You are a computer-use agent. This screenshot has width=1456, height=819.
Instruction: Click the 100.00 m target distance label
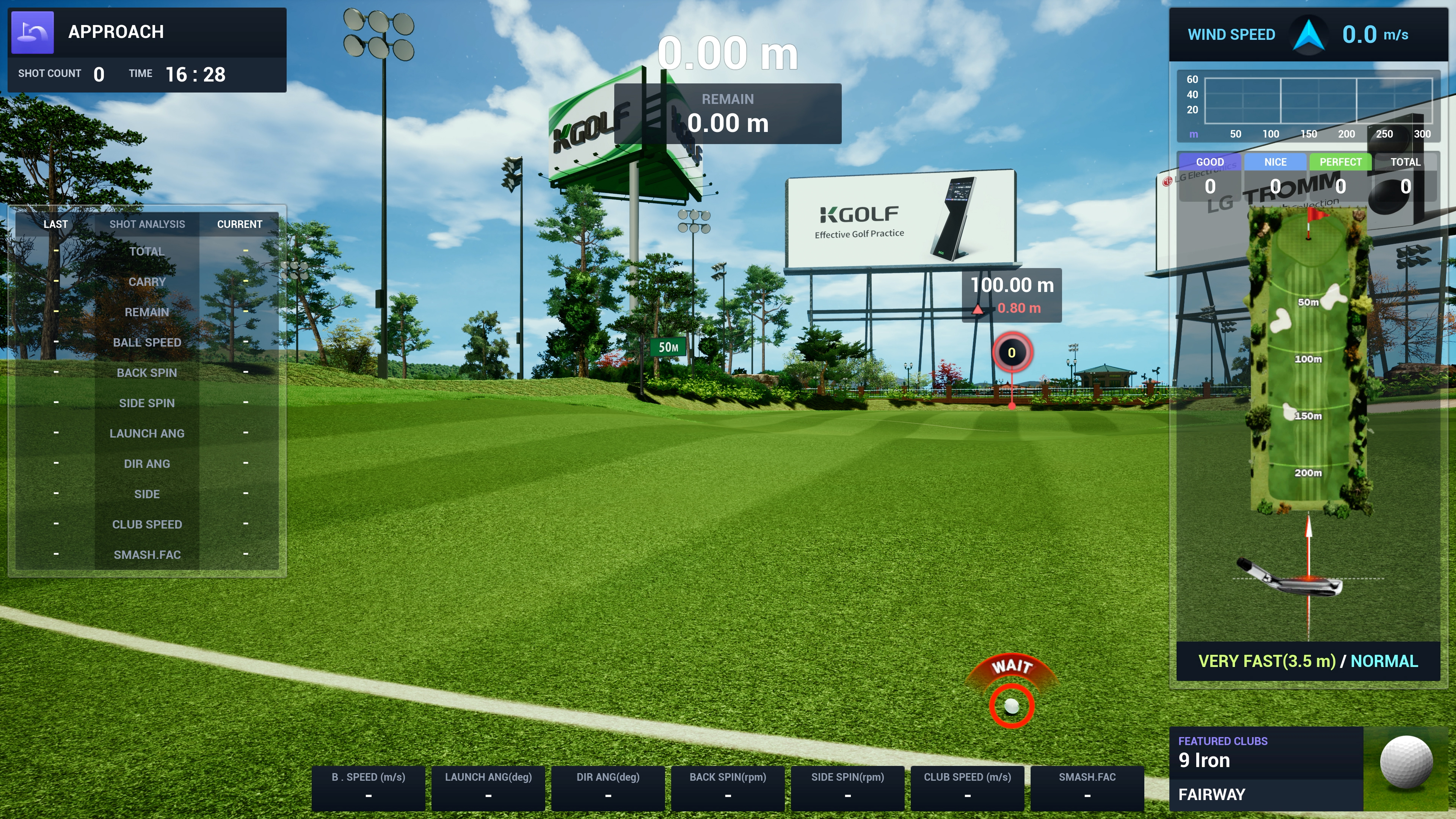coord(1012,286)
